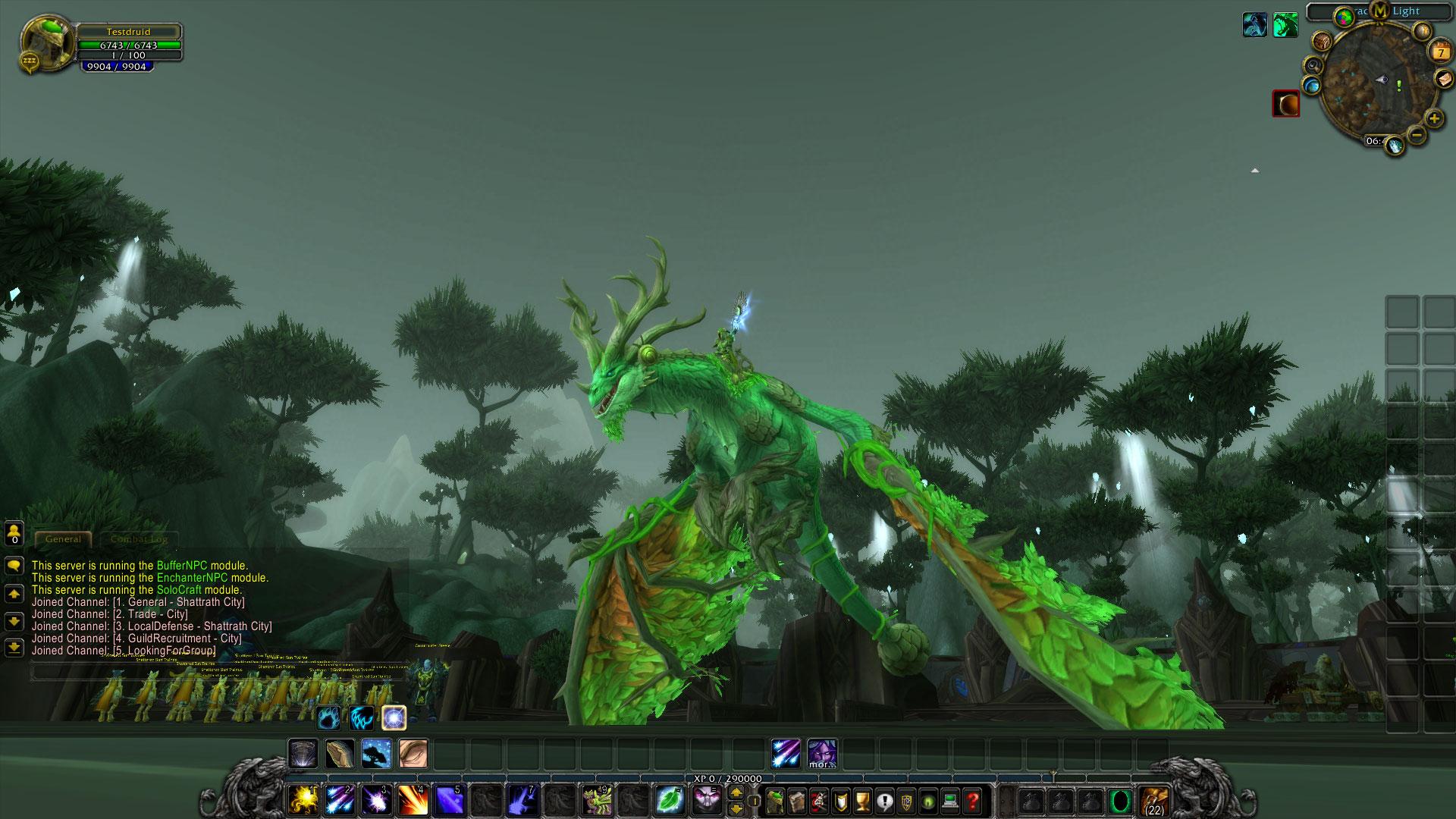Activate the glowing form on the shapeshift bar
1456x819 pixels.
[x=394, y=717]
